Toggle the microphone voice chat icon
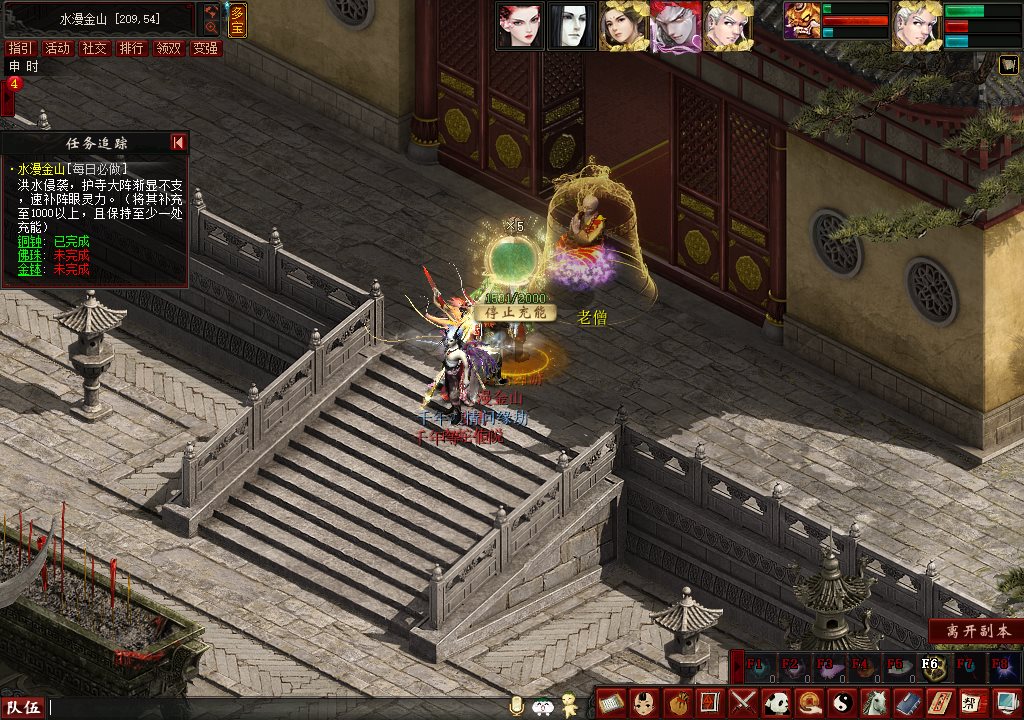1024x720 pixels. pyautogui.click(x=517, y=706)
